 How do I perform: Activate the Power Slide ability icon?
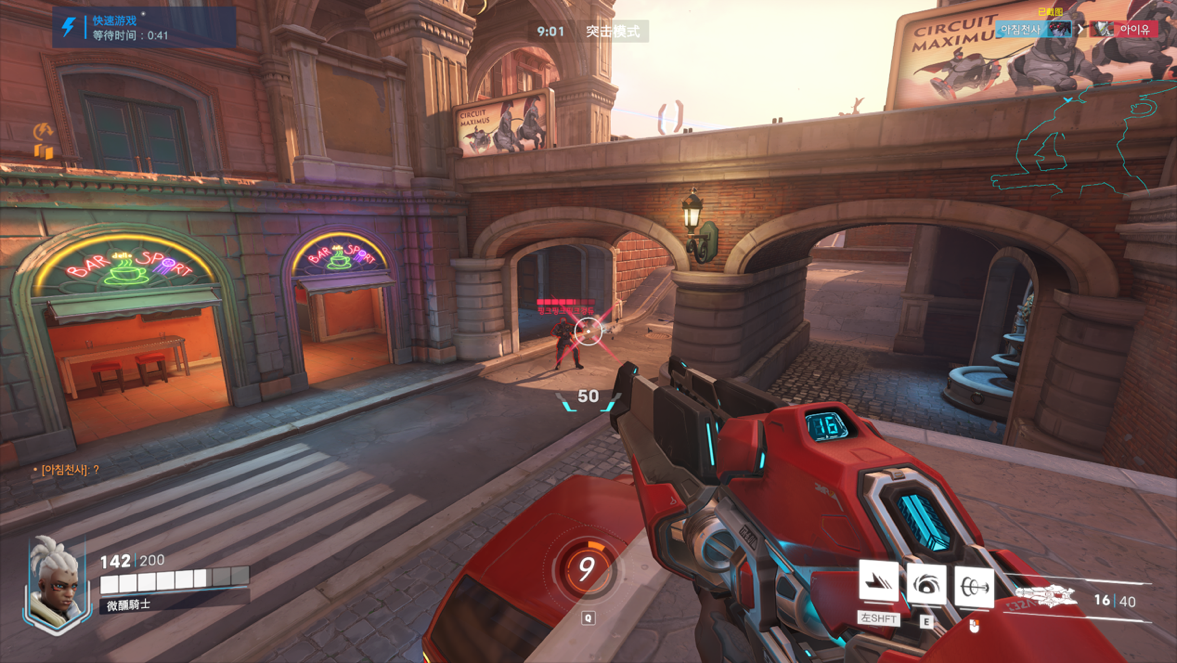point(878,582)
